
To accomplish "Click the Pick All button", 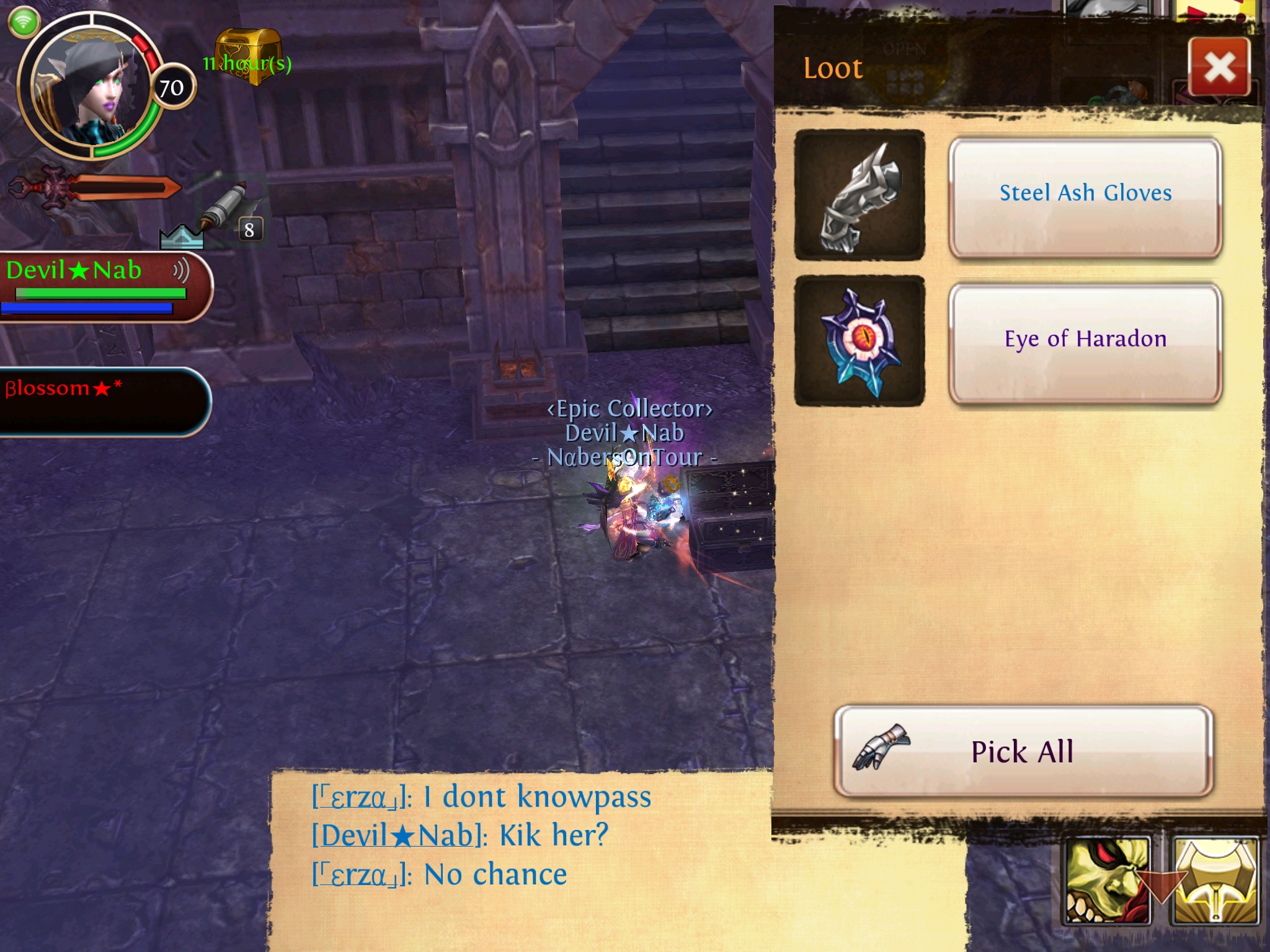I will (x=1023, y=751).
